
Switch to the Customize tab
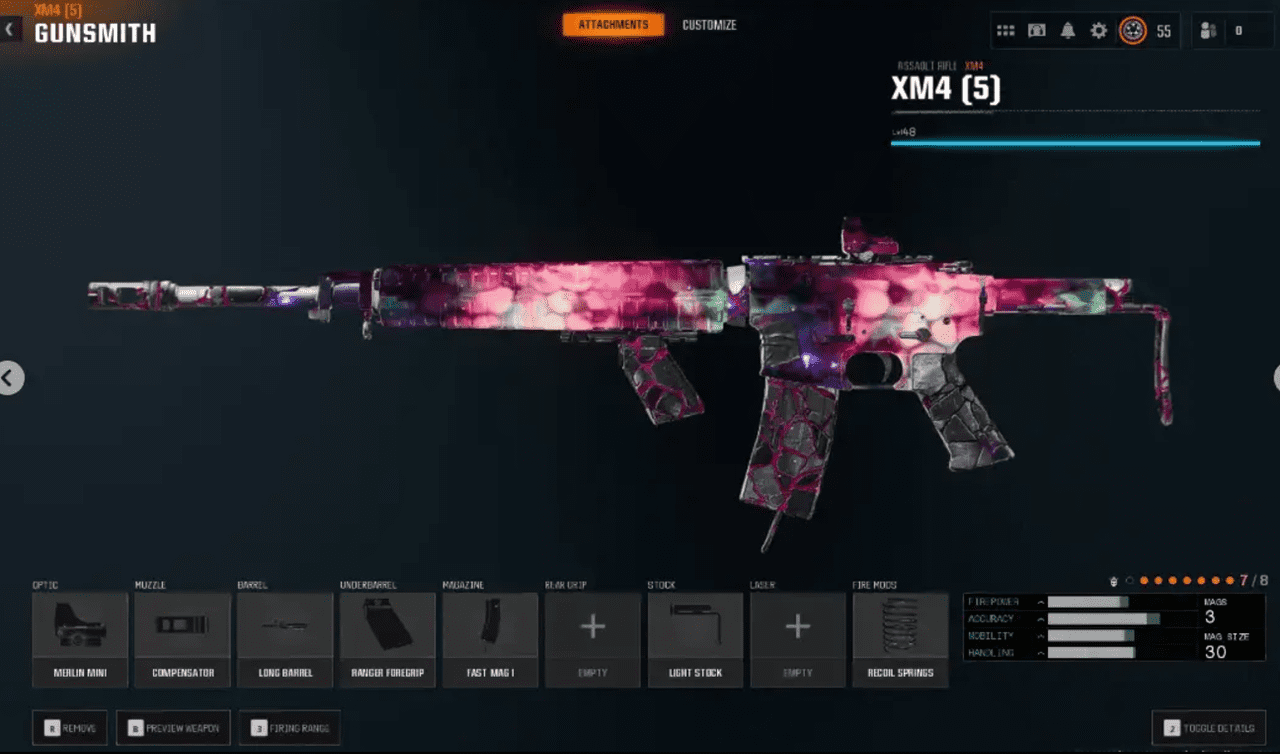click(x=709, y=25)
